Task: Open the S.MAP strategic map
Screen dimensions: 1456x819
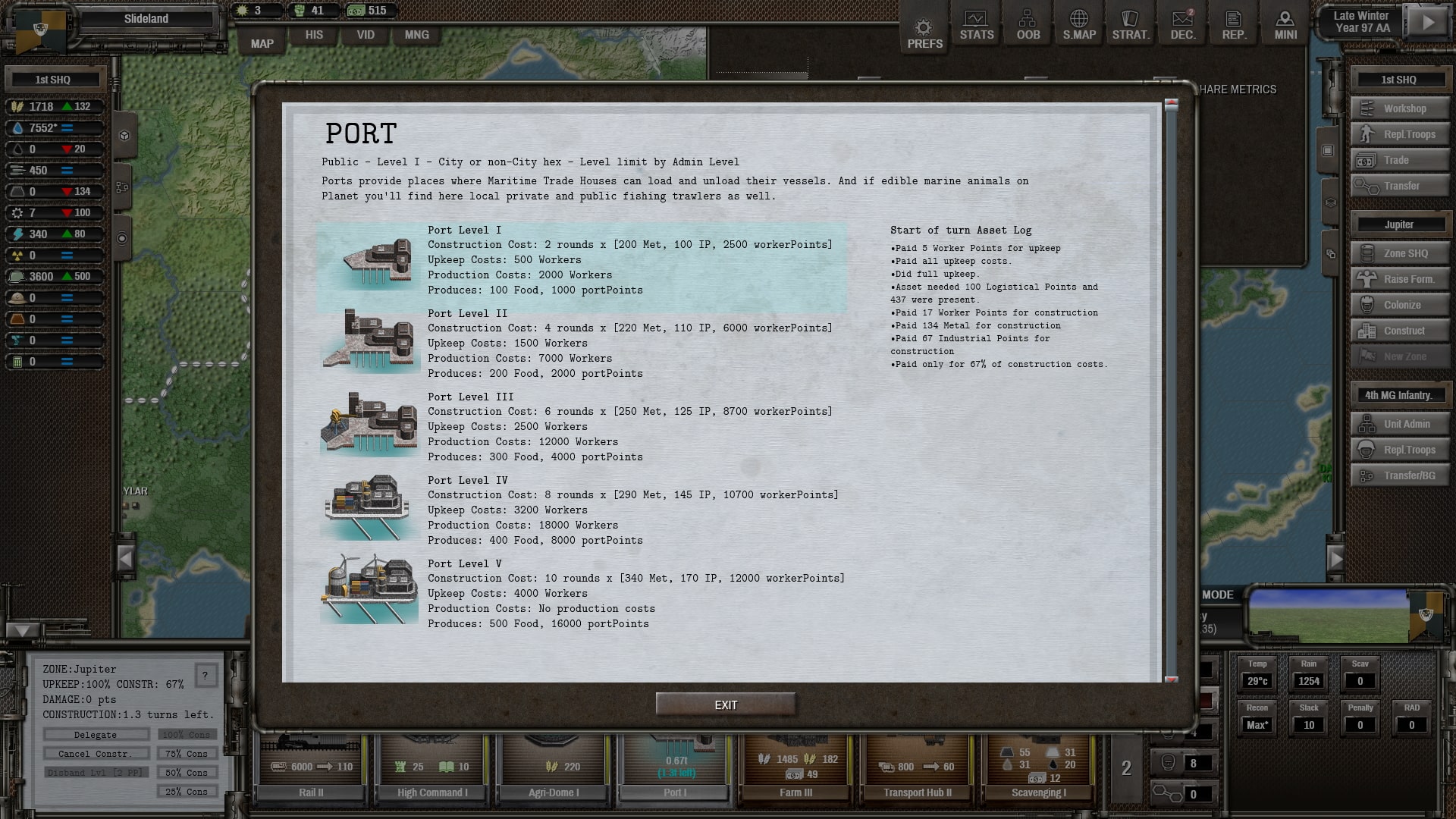Action: pos(1079,26)
